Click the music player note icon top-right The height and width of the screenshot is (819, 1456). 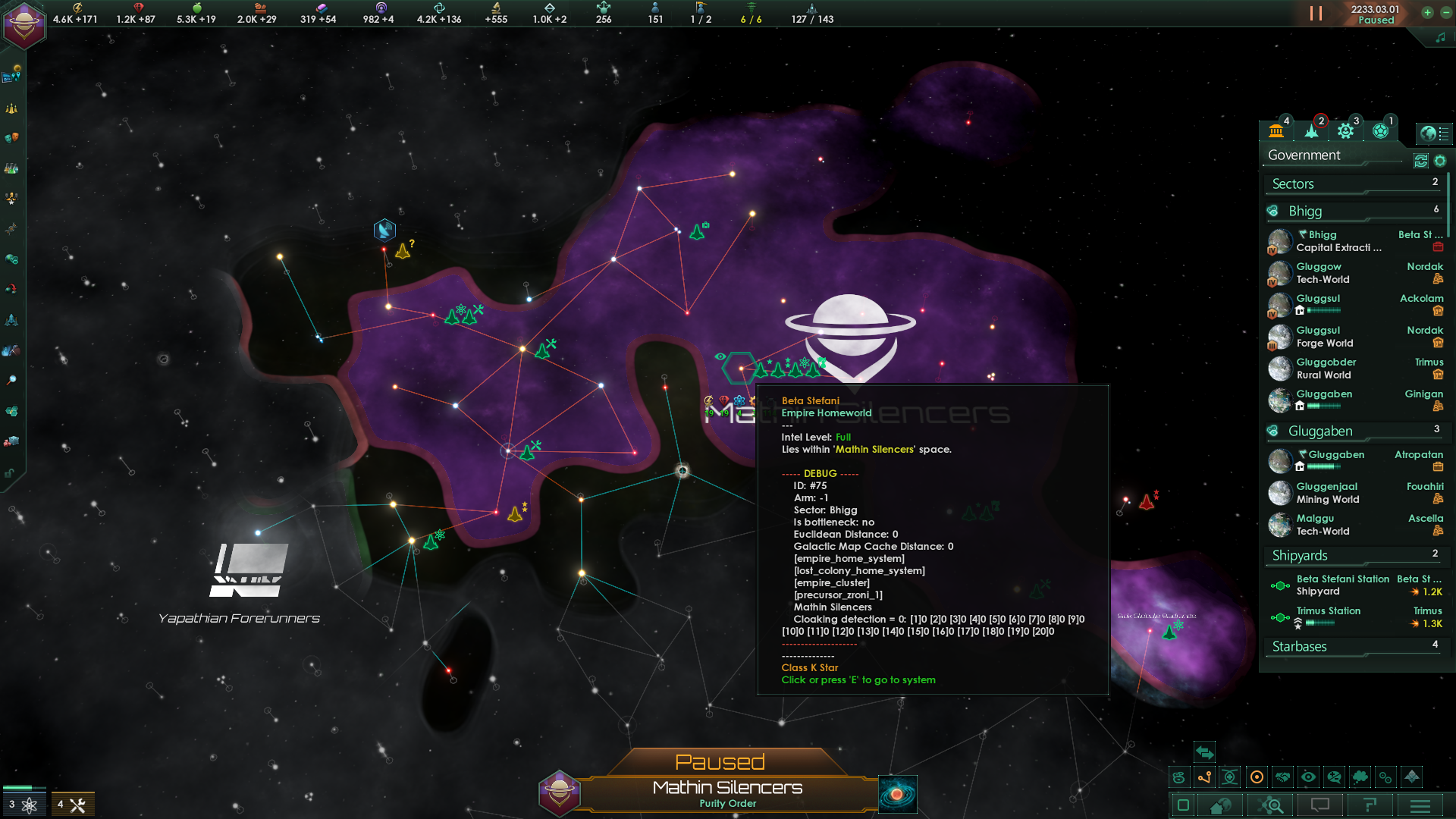click(1442, 36)
